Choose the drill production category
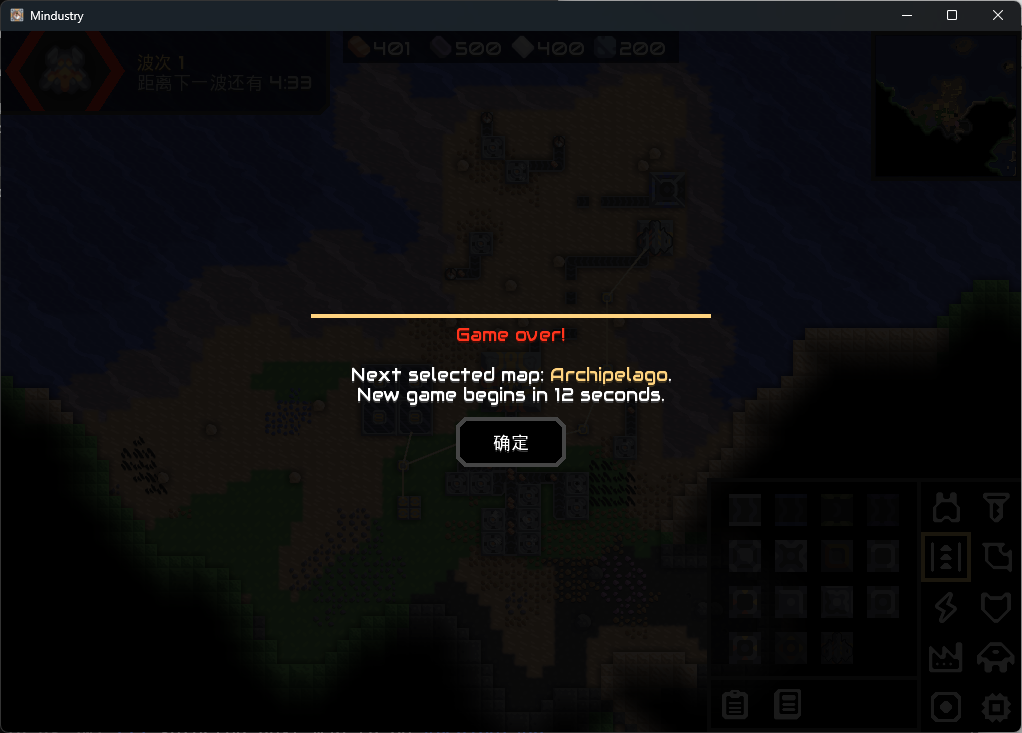Viewport: 1022px width, 733px height. pyautogui.click(x=995, y=508)
